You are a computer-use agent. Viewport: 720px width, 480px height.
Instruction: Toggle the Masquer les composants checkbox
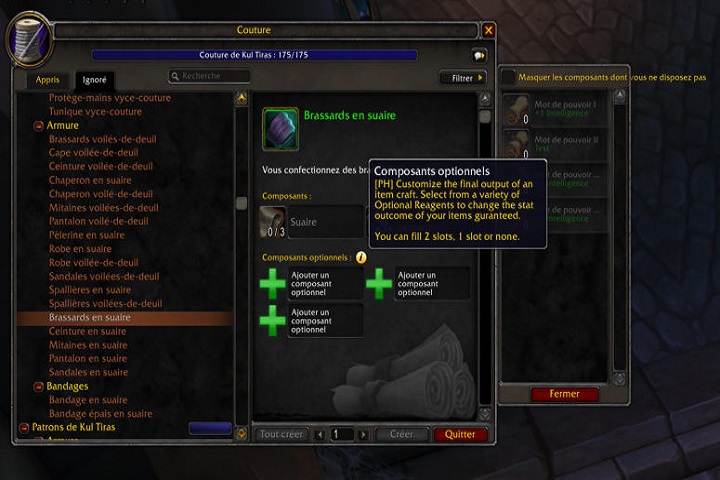tap(509, 77)
